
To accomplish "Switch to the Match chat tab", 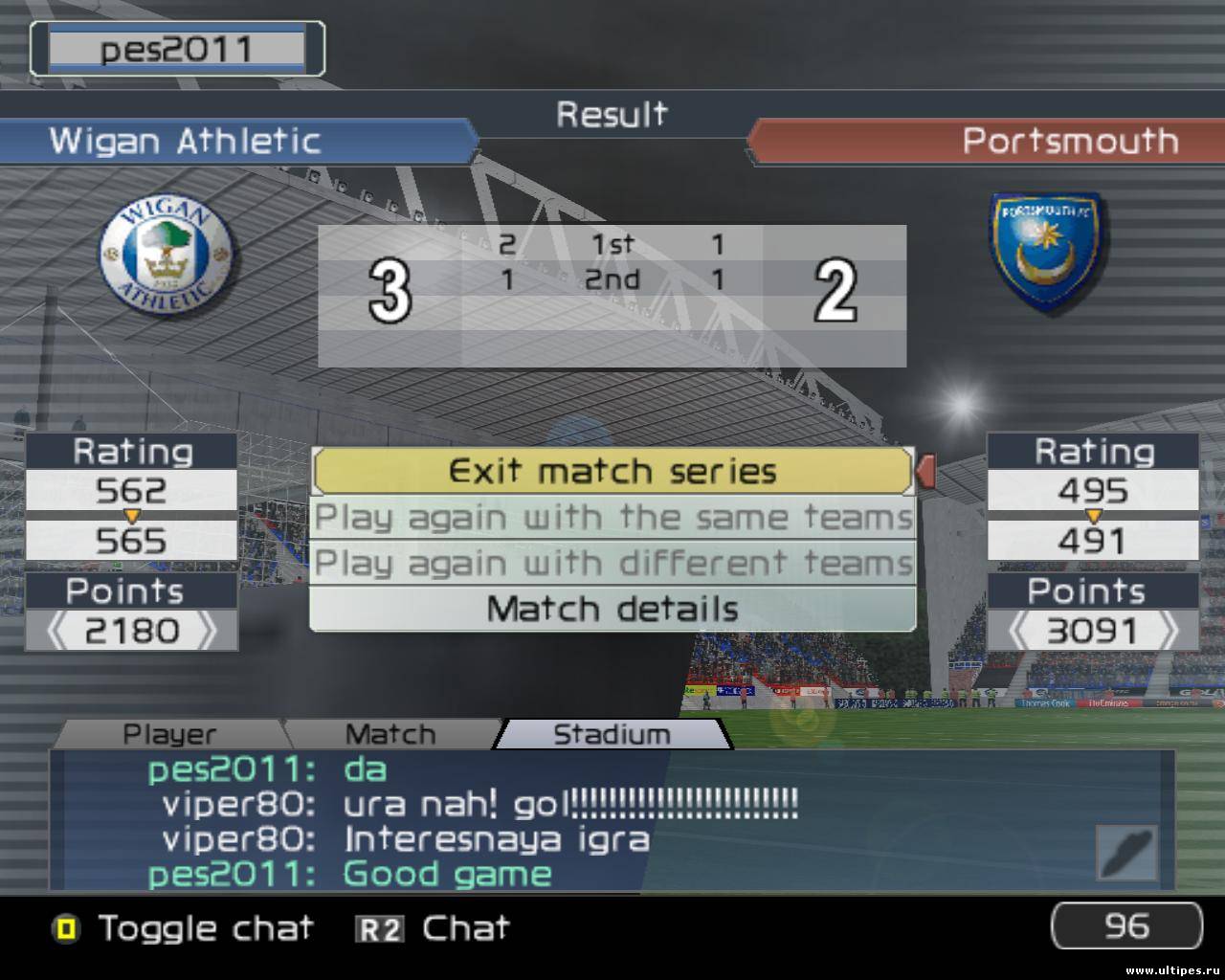I will 390,734.
